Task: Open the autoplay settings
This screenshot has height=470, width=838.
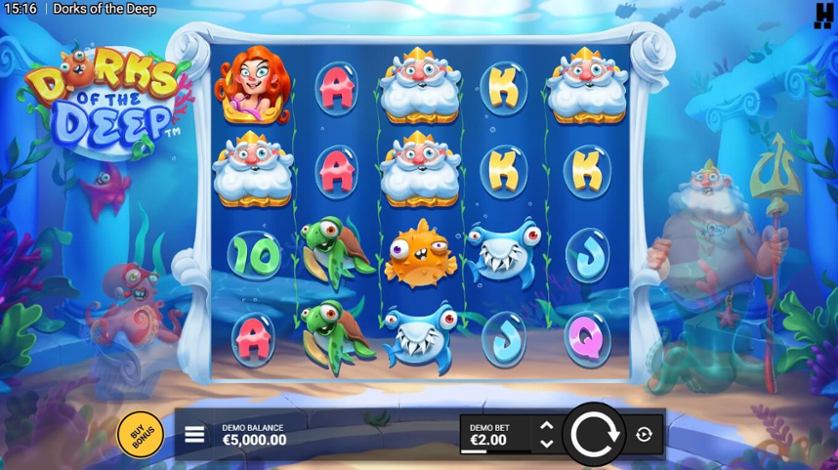Action: click(x=643, y=434)
